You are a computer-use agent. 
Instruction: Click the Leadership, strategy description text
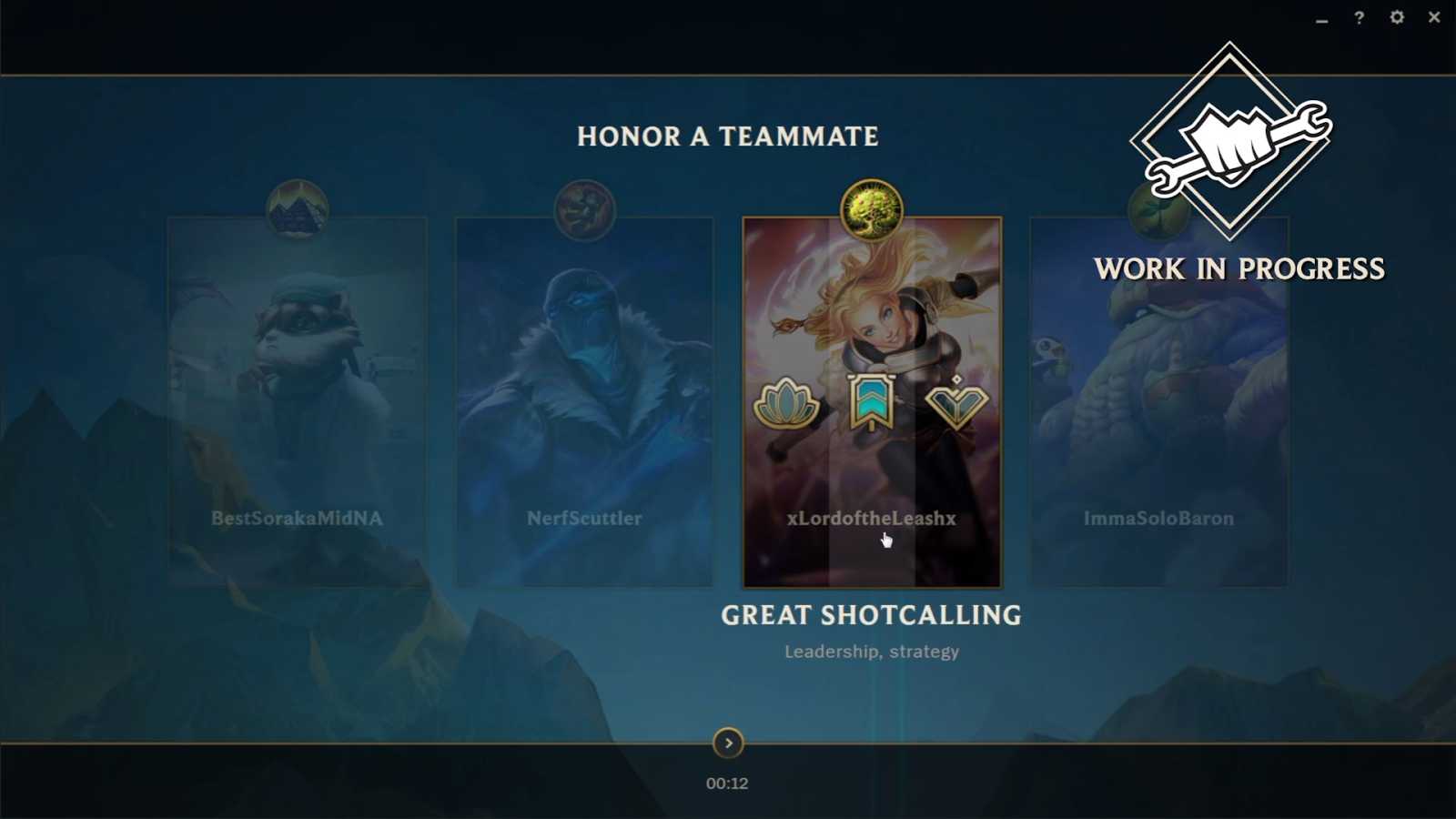[872, 651]
